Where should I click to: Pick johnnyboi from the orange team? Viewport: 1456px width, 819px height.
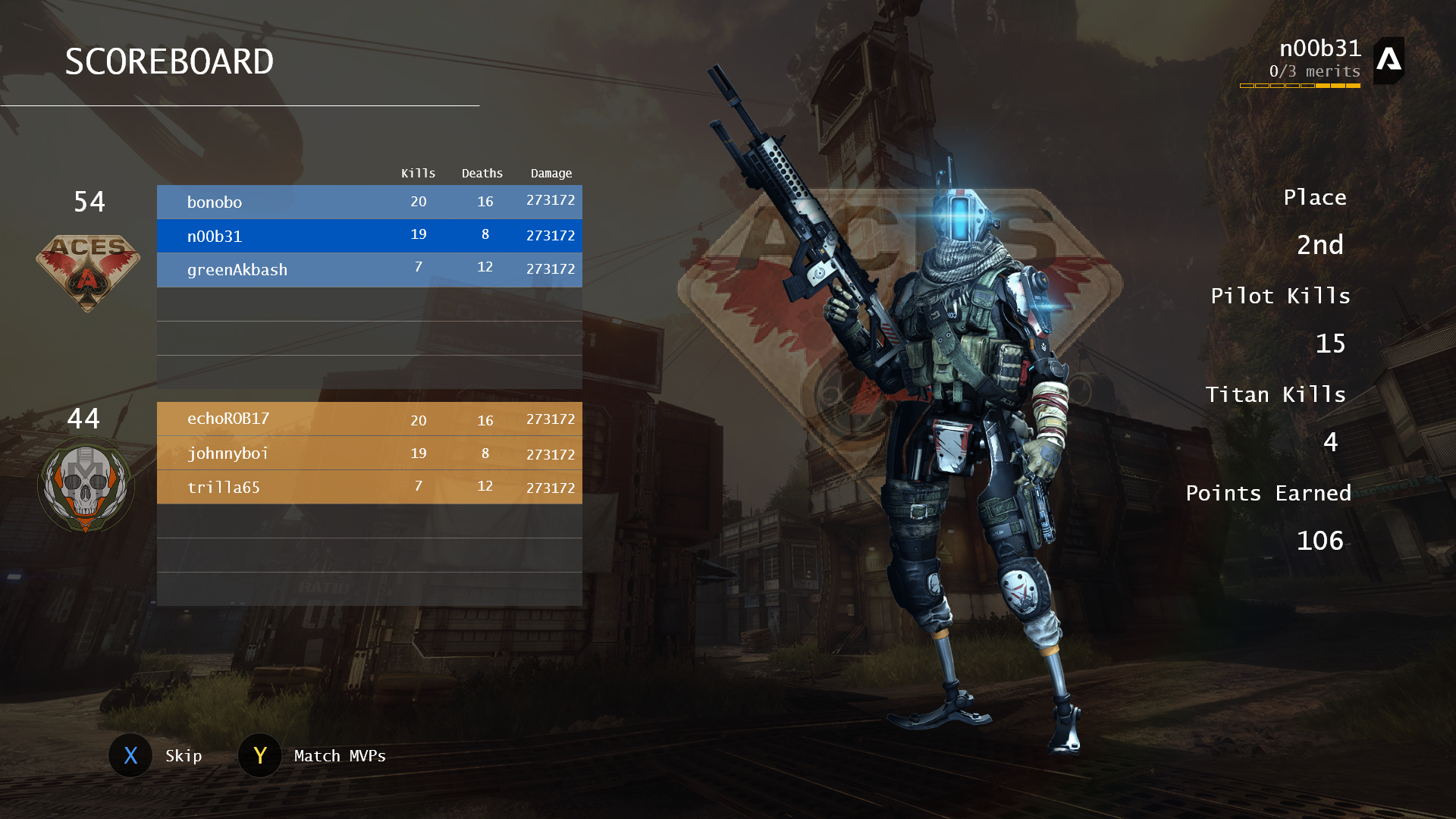[x=369, y=453]
